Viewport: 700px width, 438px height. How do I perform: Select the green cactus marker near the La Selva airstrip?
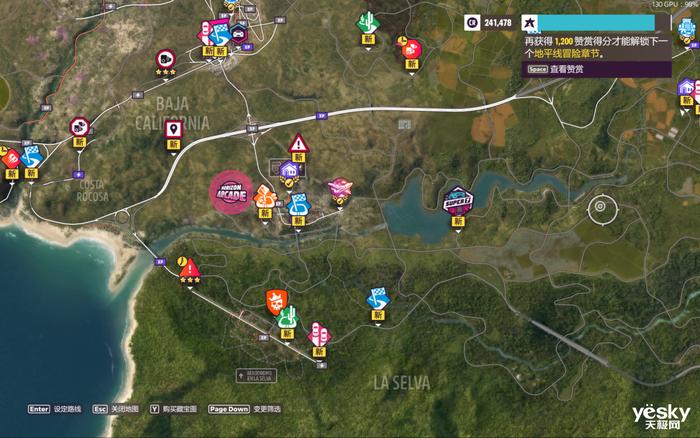(287, 319)
